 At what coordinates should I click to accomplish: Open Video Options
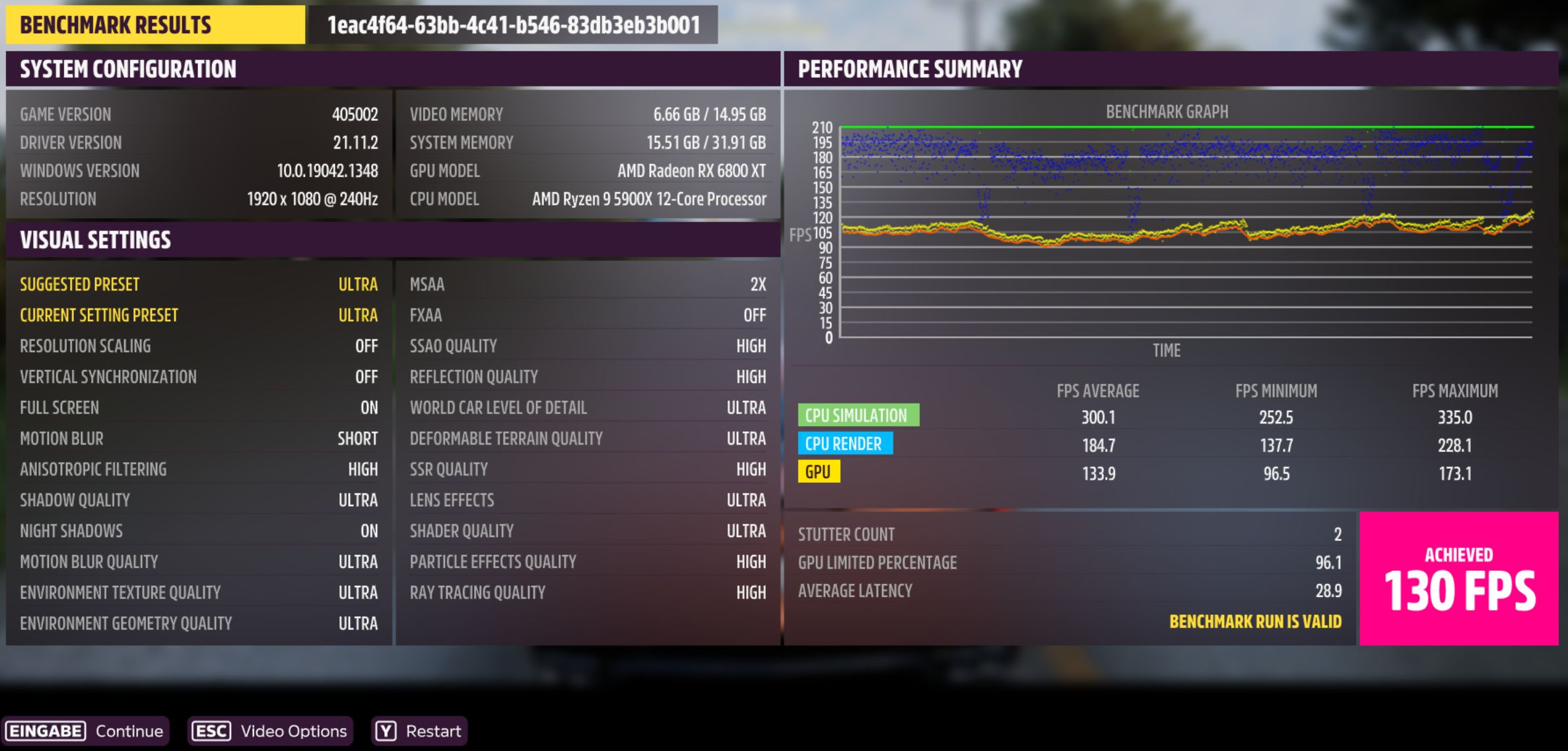pyautogui.click(x=294, y=731)
